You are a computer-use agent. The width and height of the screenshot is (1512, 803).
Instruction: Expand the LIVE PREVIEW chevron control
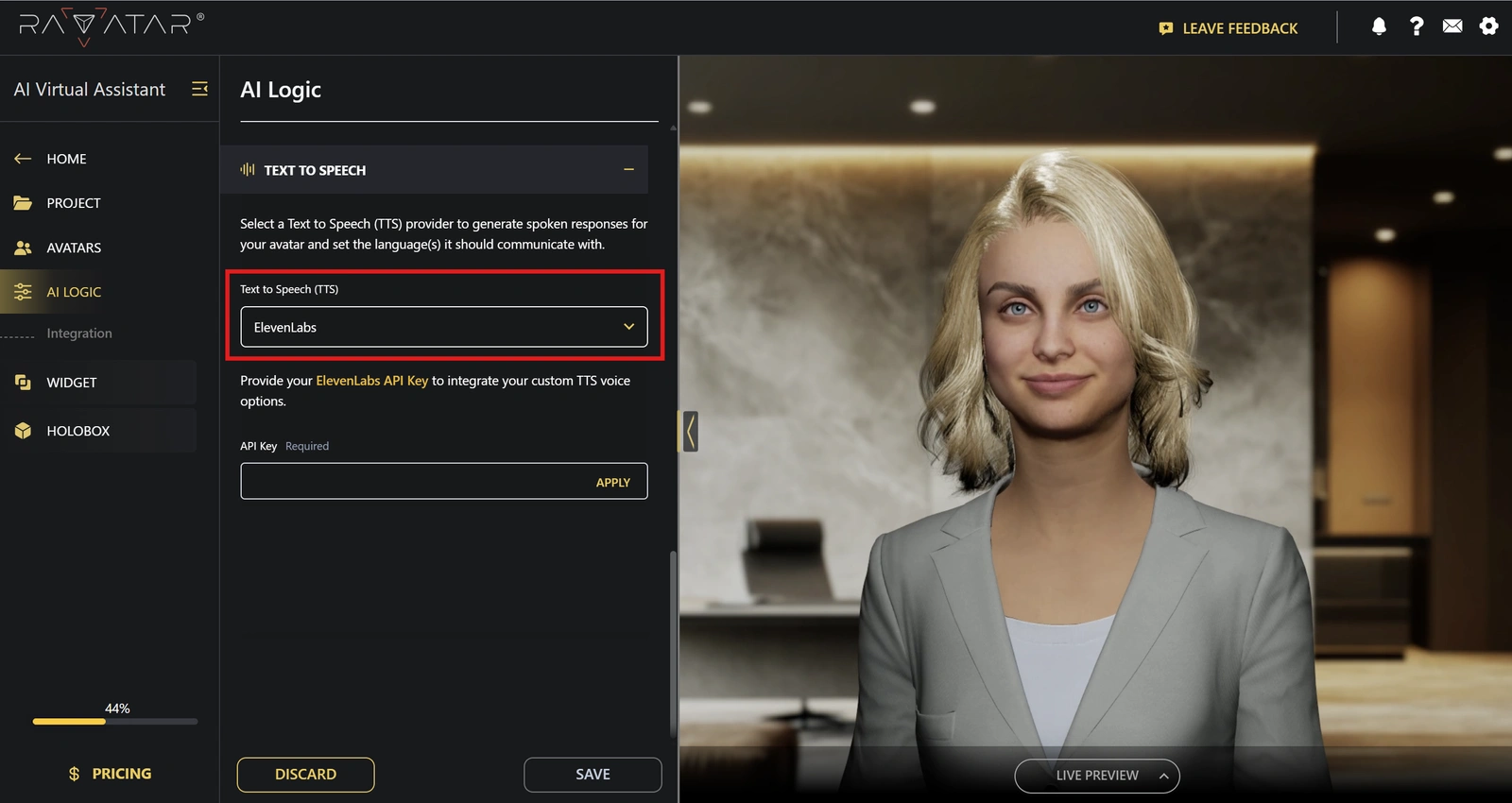click(x=1162, y=775)
